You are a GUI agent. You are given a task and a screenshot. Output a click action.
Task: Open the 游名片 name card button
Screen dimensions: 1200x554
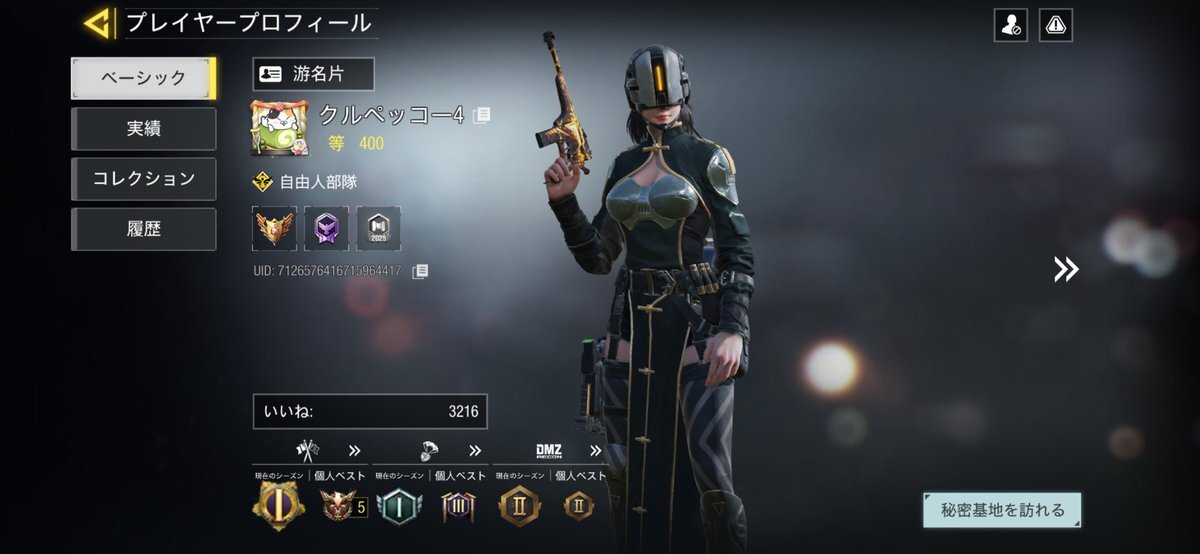313,74
